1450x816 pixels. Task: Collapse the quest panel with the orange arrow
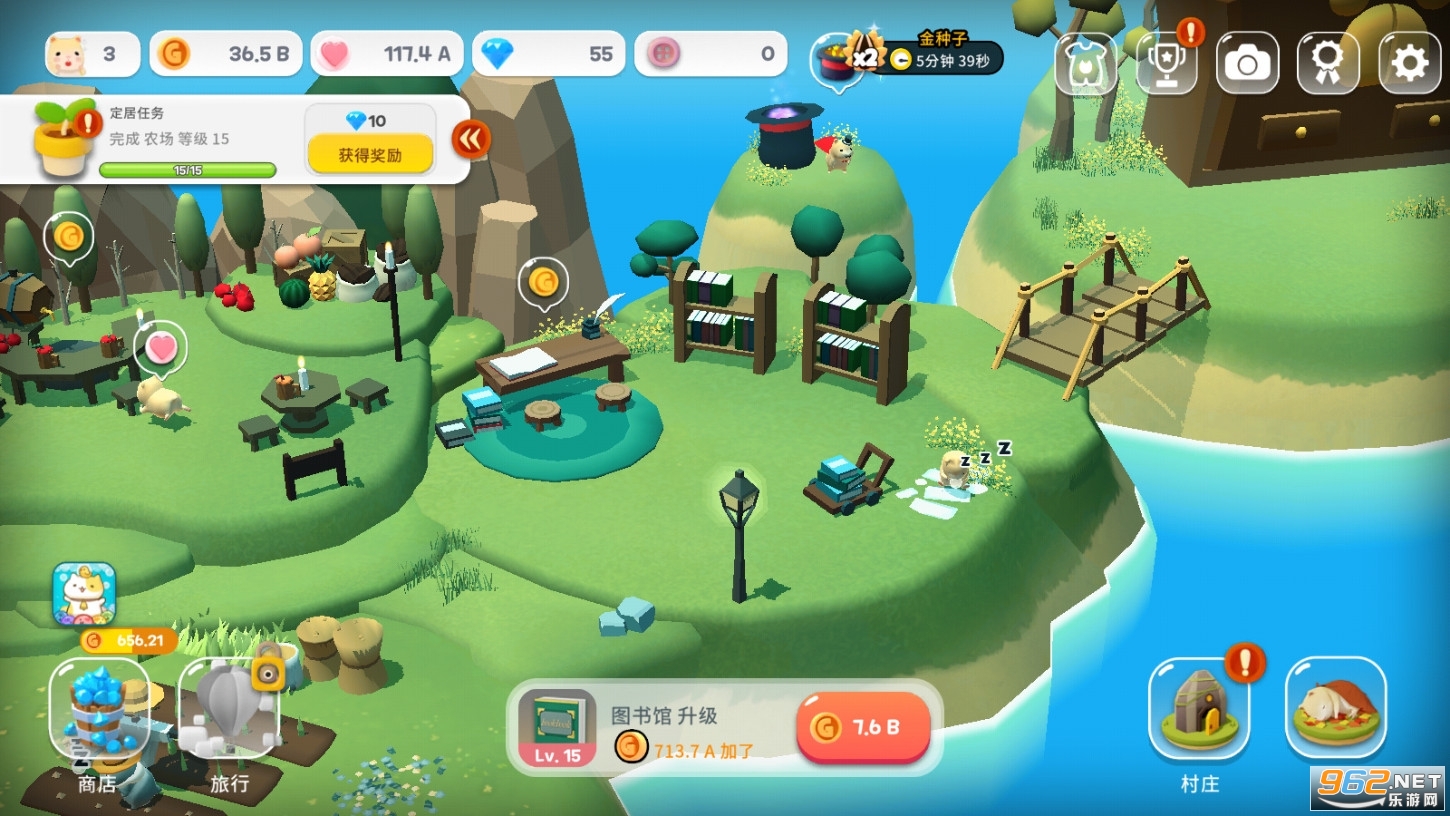(470, 140)
